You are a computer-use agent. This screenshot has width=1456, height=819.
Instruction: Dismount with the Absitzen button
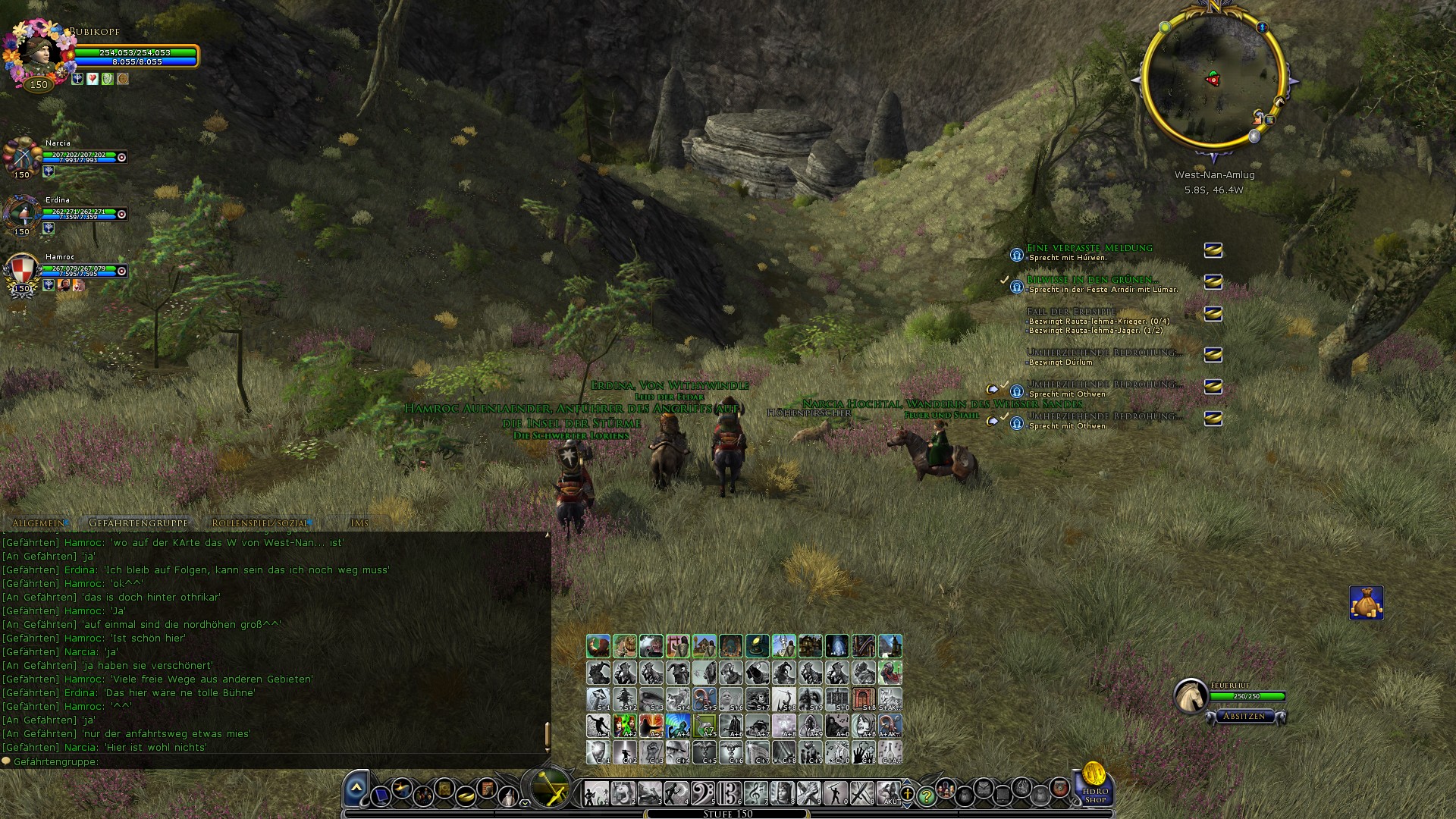coord(1244,716)
